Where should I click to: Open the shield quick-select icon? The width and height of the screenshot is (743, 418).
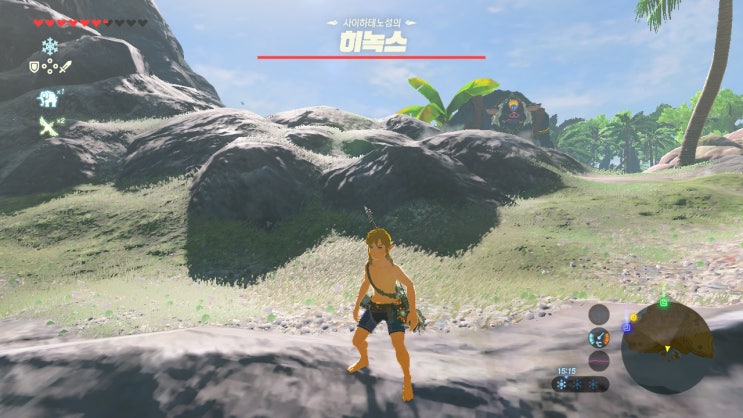click(34, 68)
